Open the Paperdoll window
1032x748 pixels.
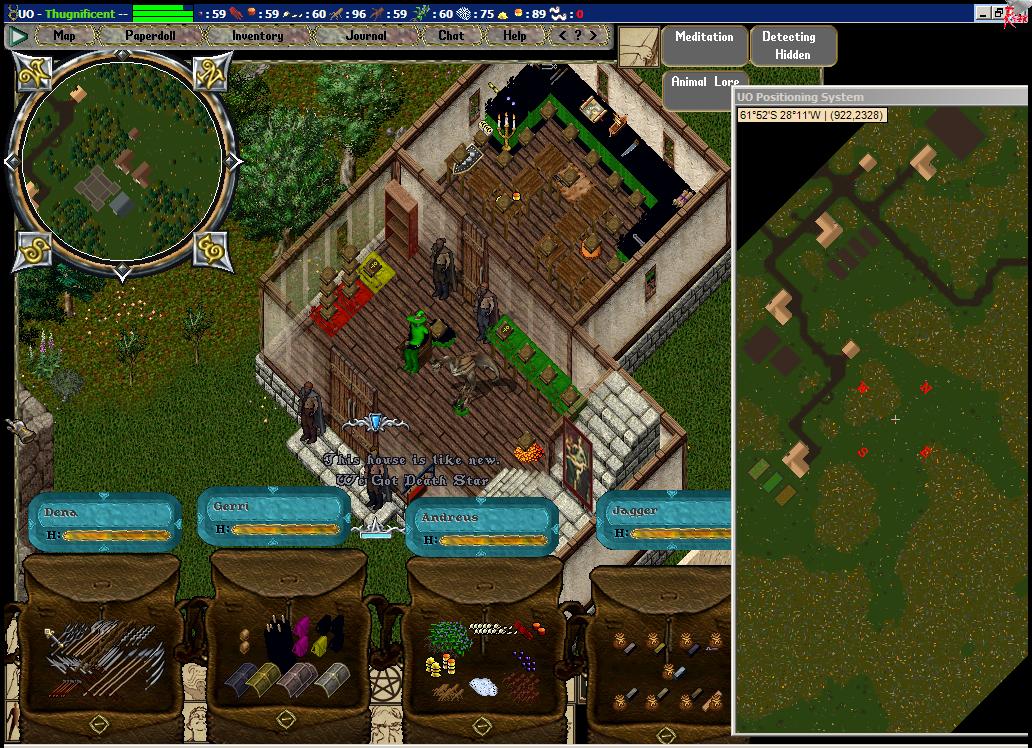click(x=150, y=36)
